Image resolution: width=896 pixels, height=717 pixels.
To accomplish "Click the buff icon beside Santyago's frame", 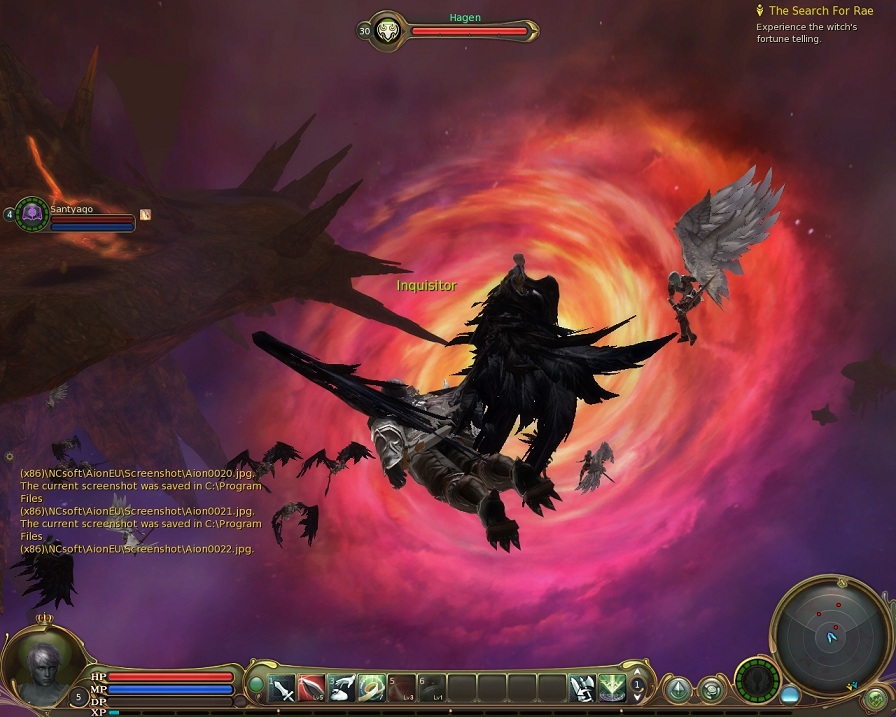I will [x=145, y=214].
